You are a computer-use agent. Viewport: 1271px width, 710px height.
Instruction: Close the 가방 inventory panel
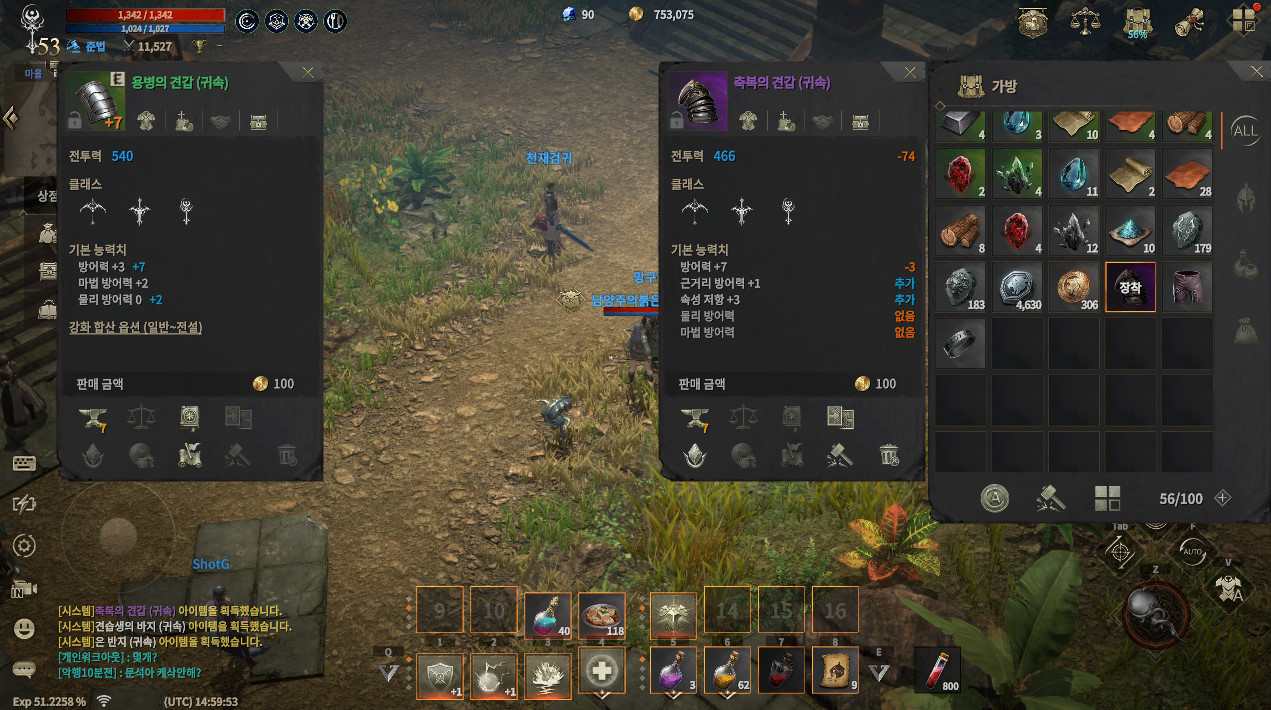1256,72
